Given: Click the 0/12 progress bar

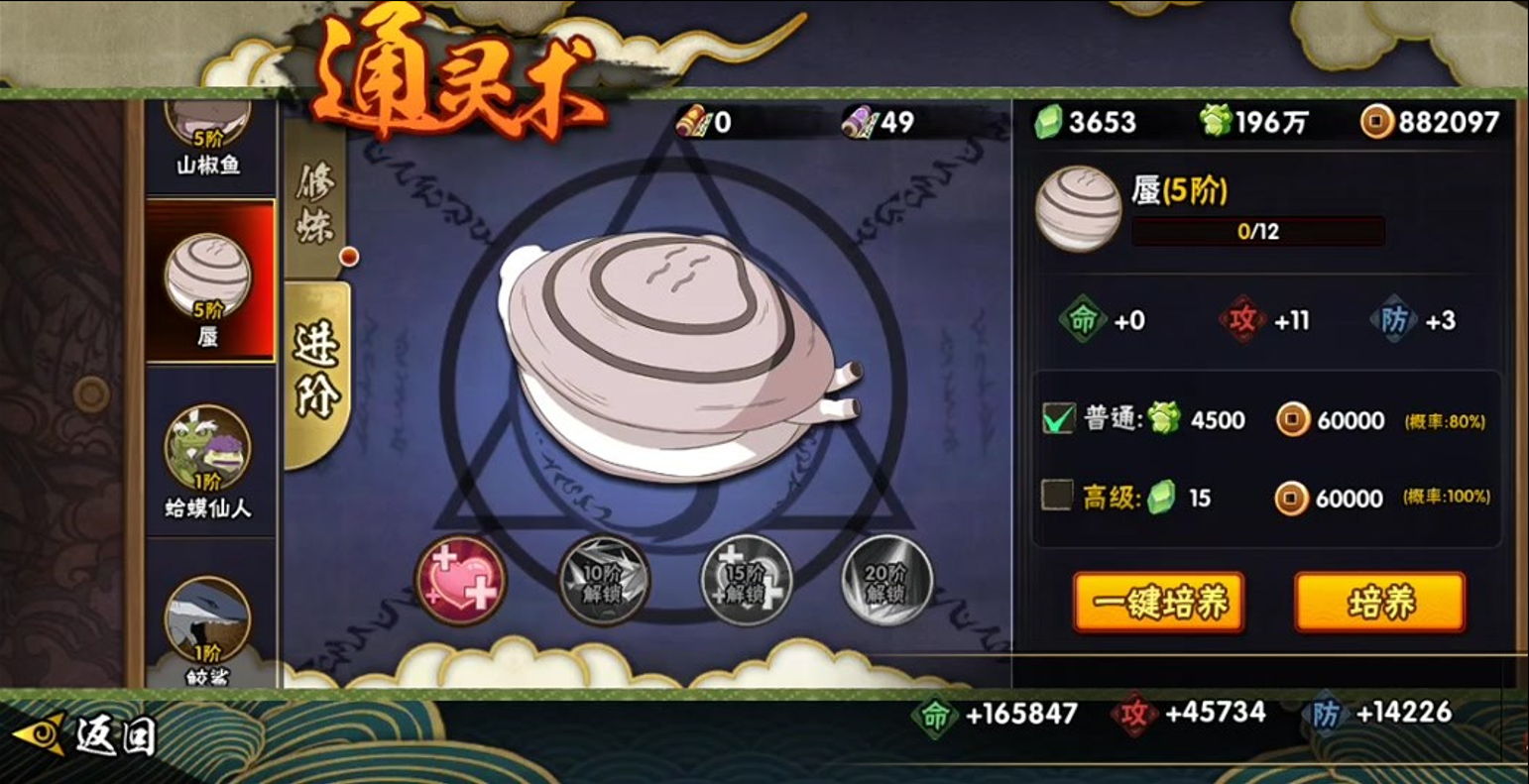Looking at the screenshot, I should point(1256,234).
